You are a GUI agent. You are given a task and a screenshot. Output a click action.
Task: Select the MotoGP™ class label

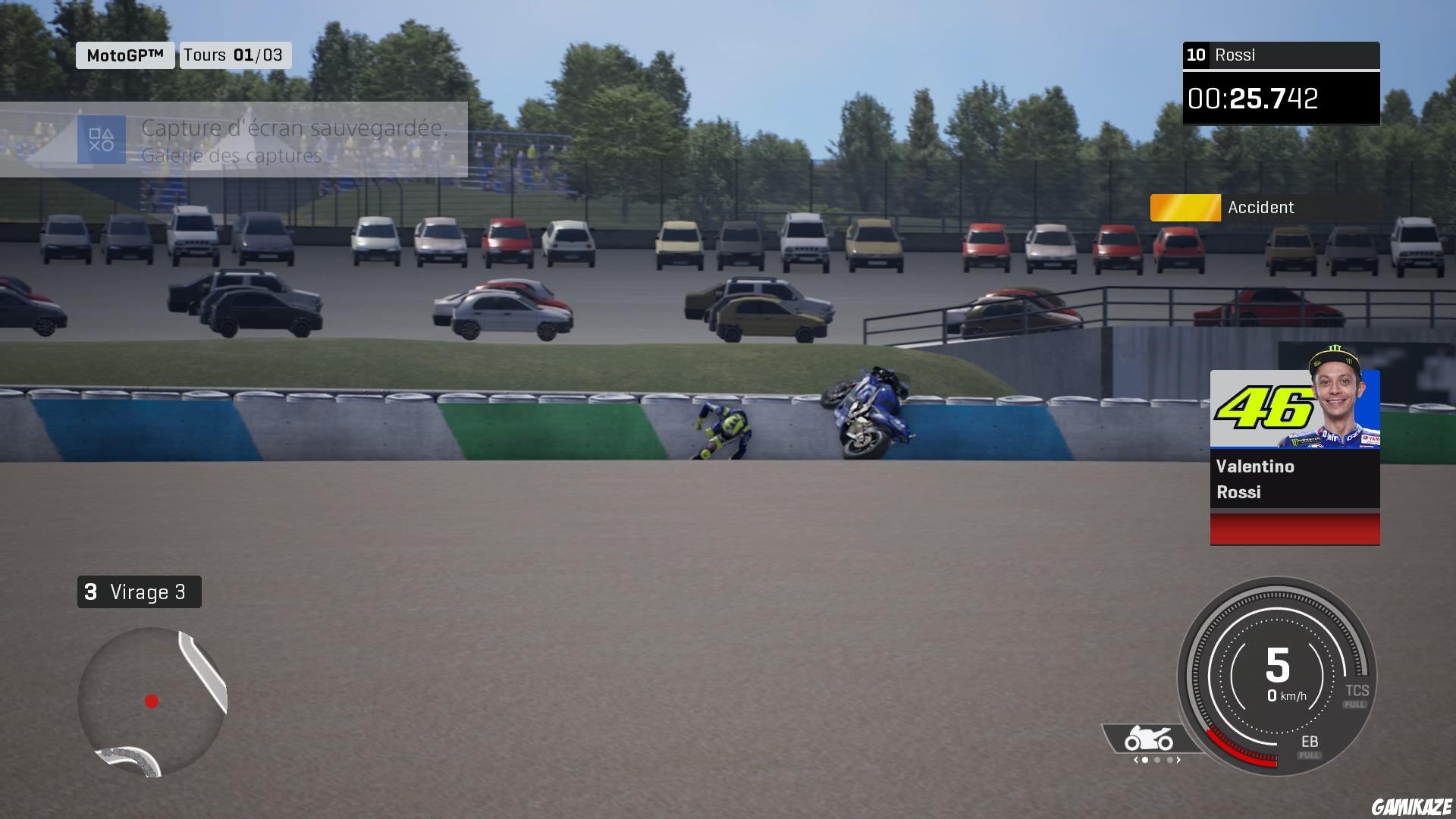pos(125,55)
